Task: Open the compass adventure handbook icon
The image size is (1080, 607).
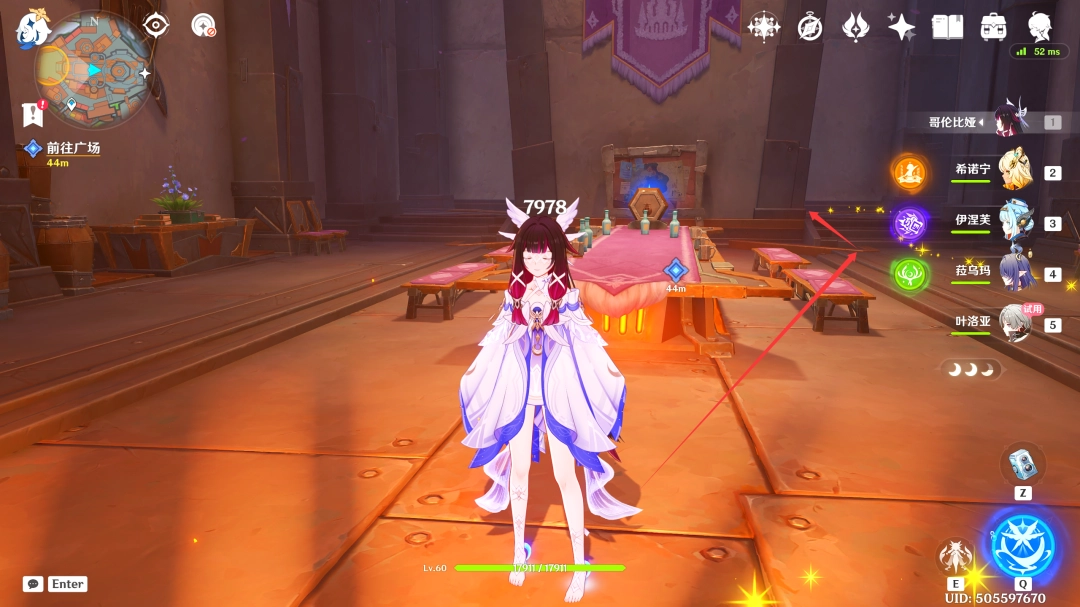Action: pos(810,27)
